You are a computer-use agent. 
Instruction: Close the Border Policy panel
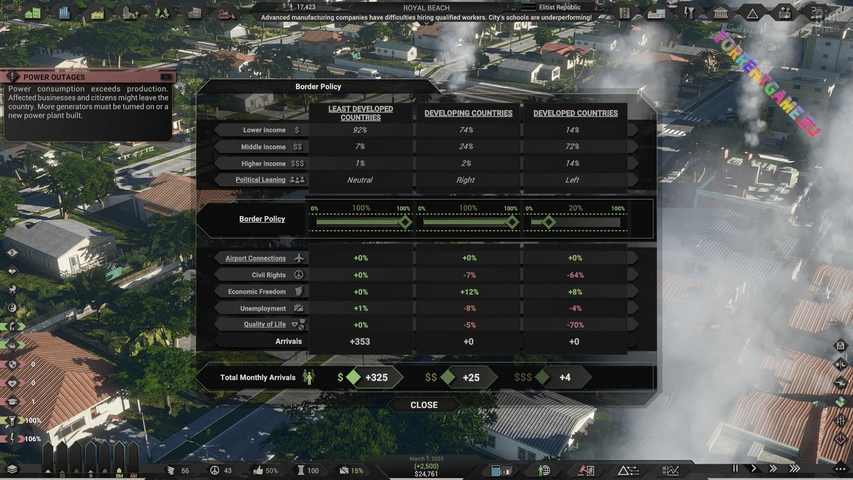tap(424, 405)
